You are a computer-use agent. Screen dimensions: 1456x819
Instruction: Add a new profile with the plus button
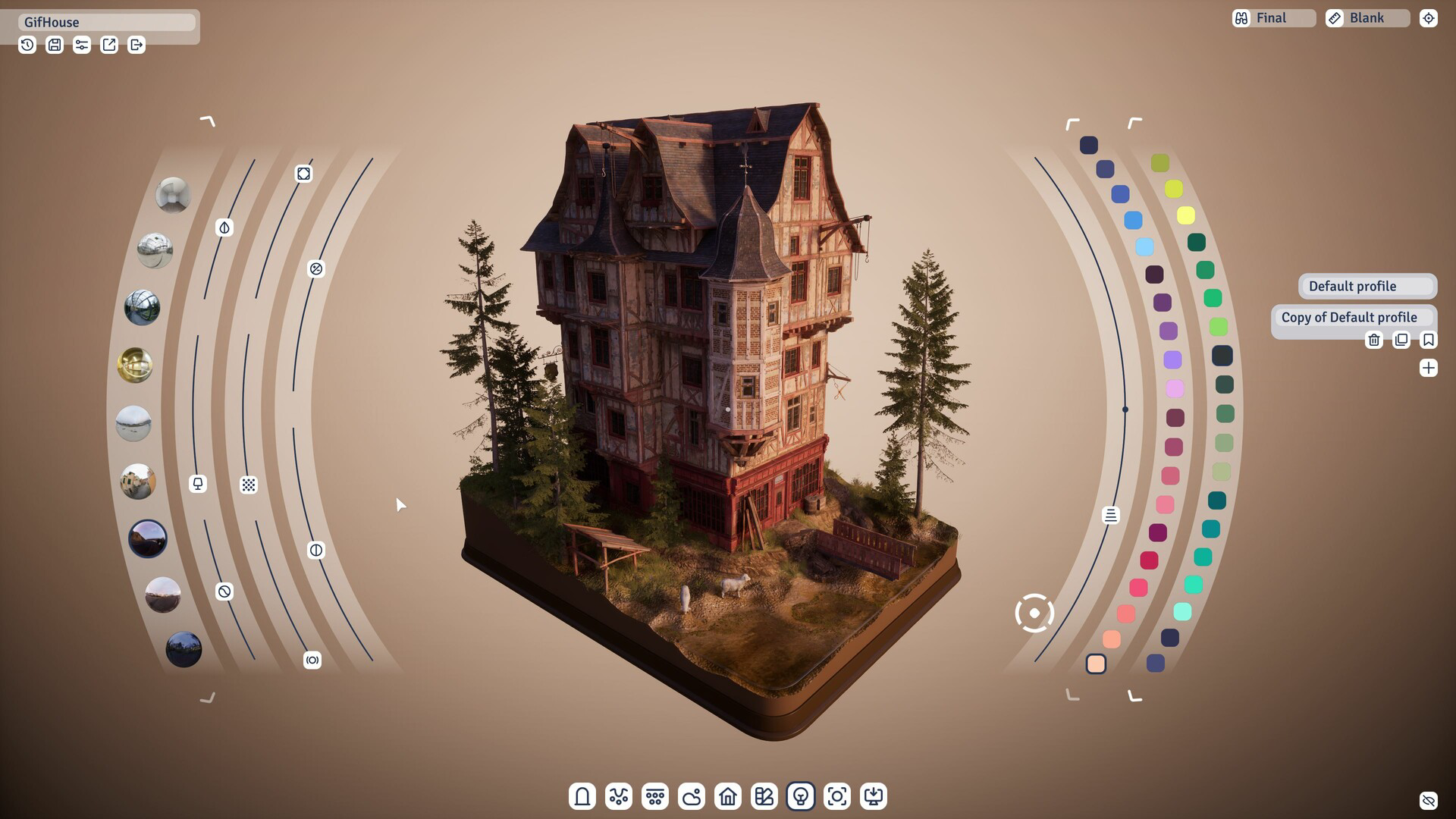(x=1429, y=368)
